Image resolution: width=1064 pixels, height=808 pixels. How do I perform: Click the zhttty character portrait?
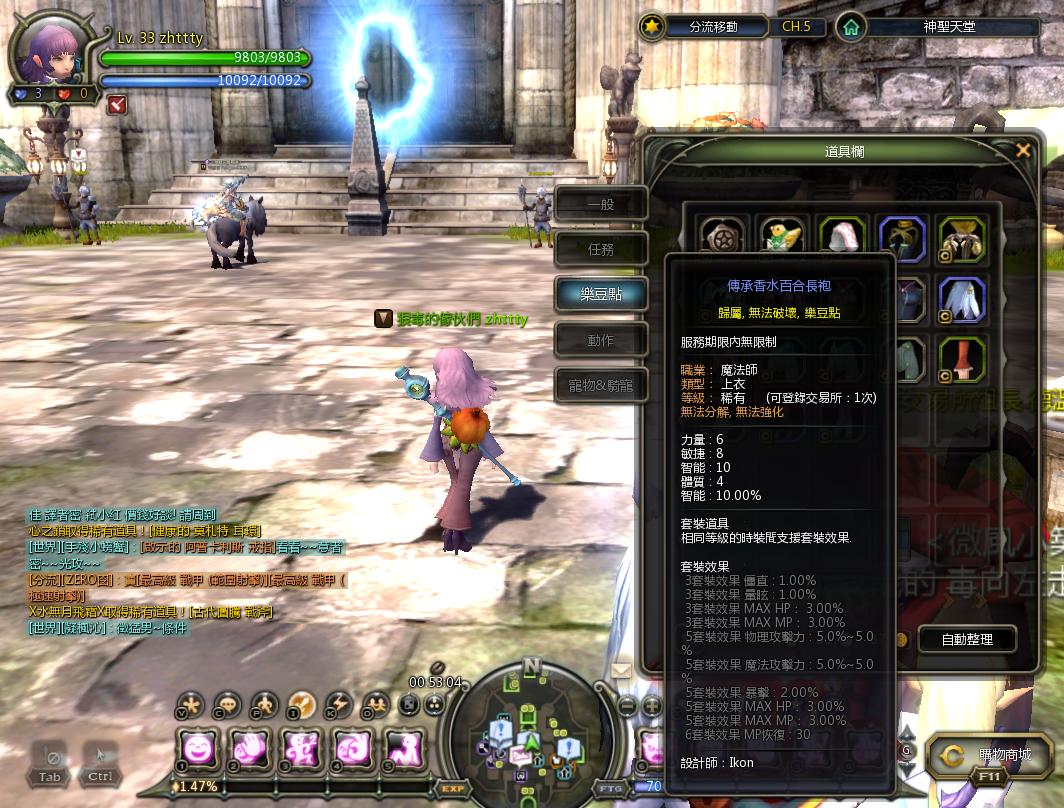pos(50,50)
